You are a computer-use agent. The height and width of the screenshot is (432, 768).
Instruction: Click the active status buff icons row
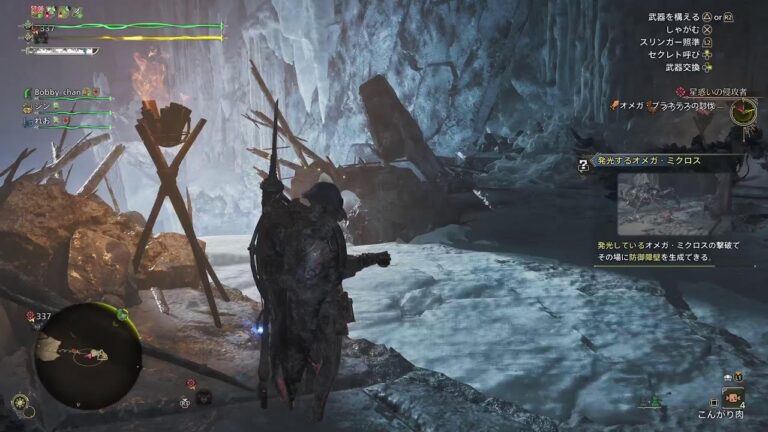coord(55,11)
